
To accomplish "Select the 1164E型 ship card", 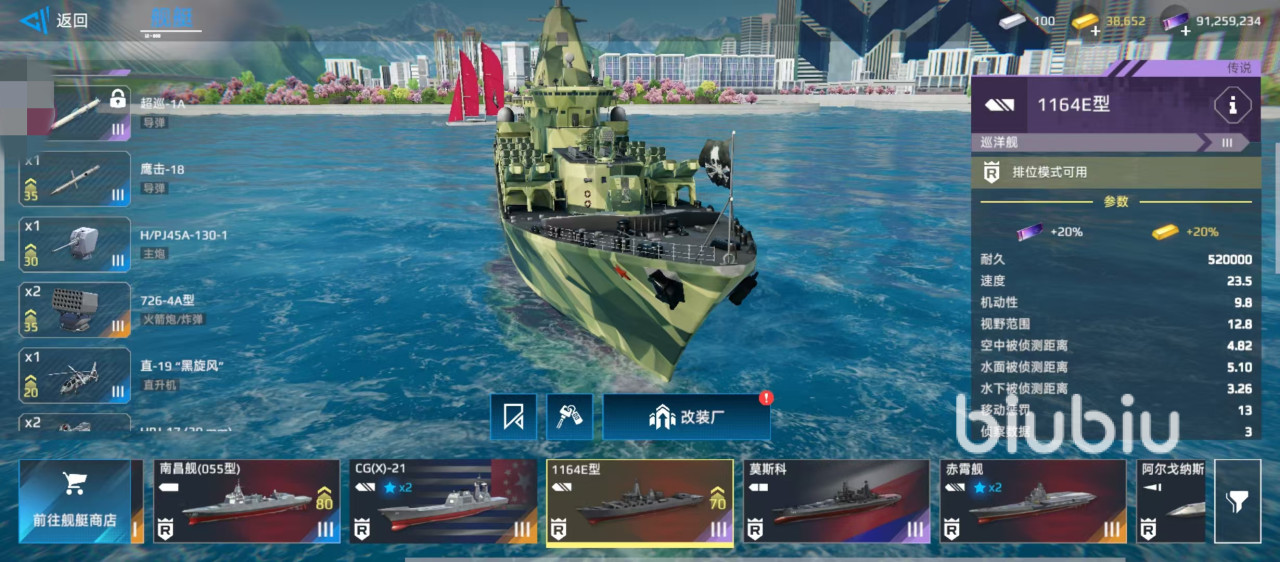I will 640,501.
